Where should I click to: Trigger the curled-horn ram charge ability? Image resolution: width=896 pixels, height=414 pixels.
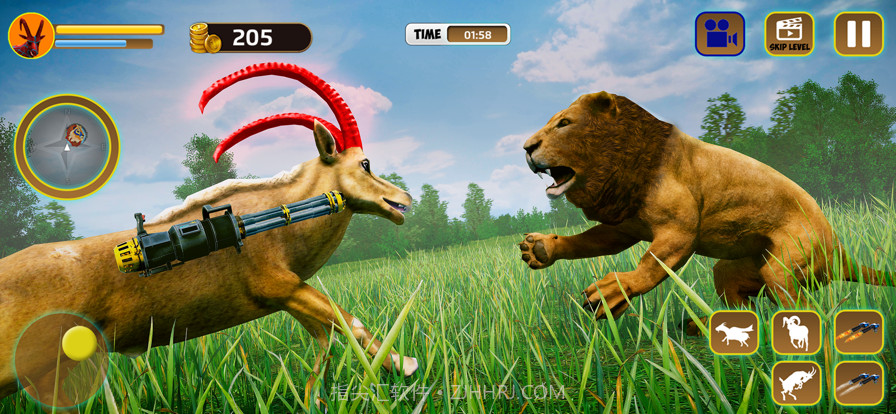click(796, 333)
